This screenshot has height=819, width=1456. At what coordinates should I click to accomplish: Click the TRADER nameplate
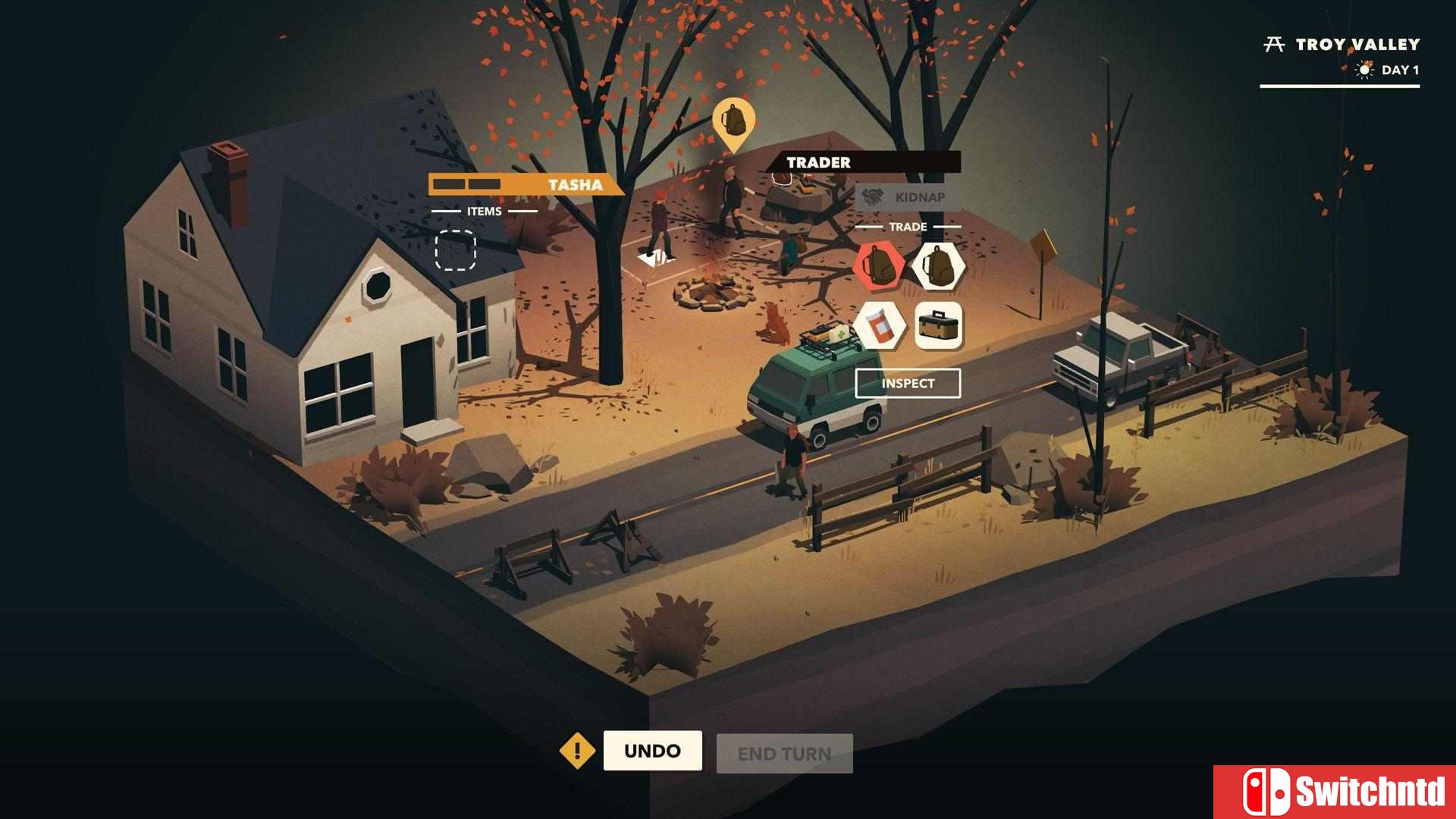[819, 162]
